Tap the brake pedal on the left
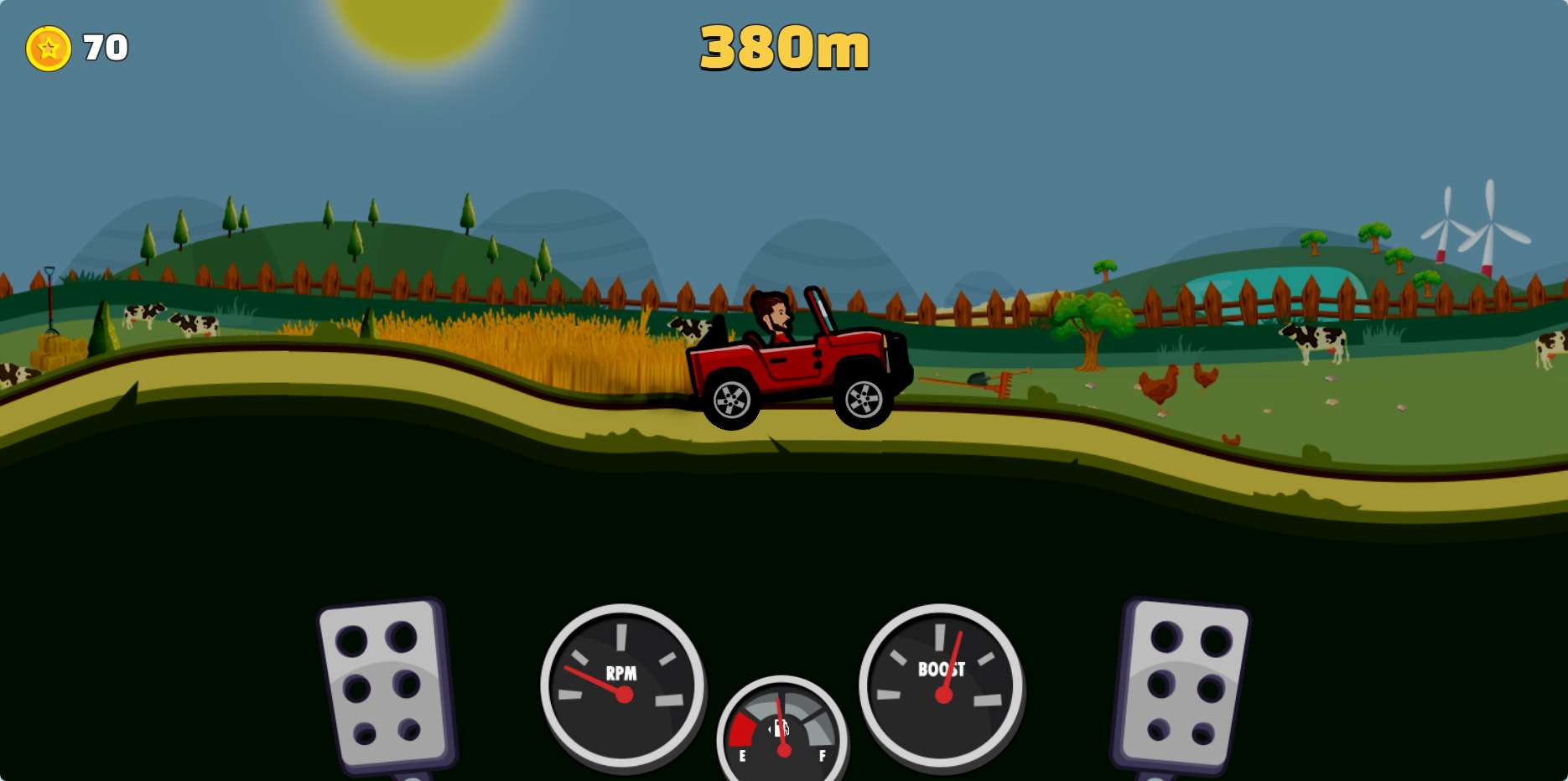1568x781 pixels. click(385, 685)
